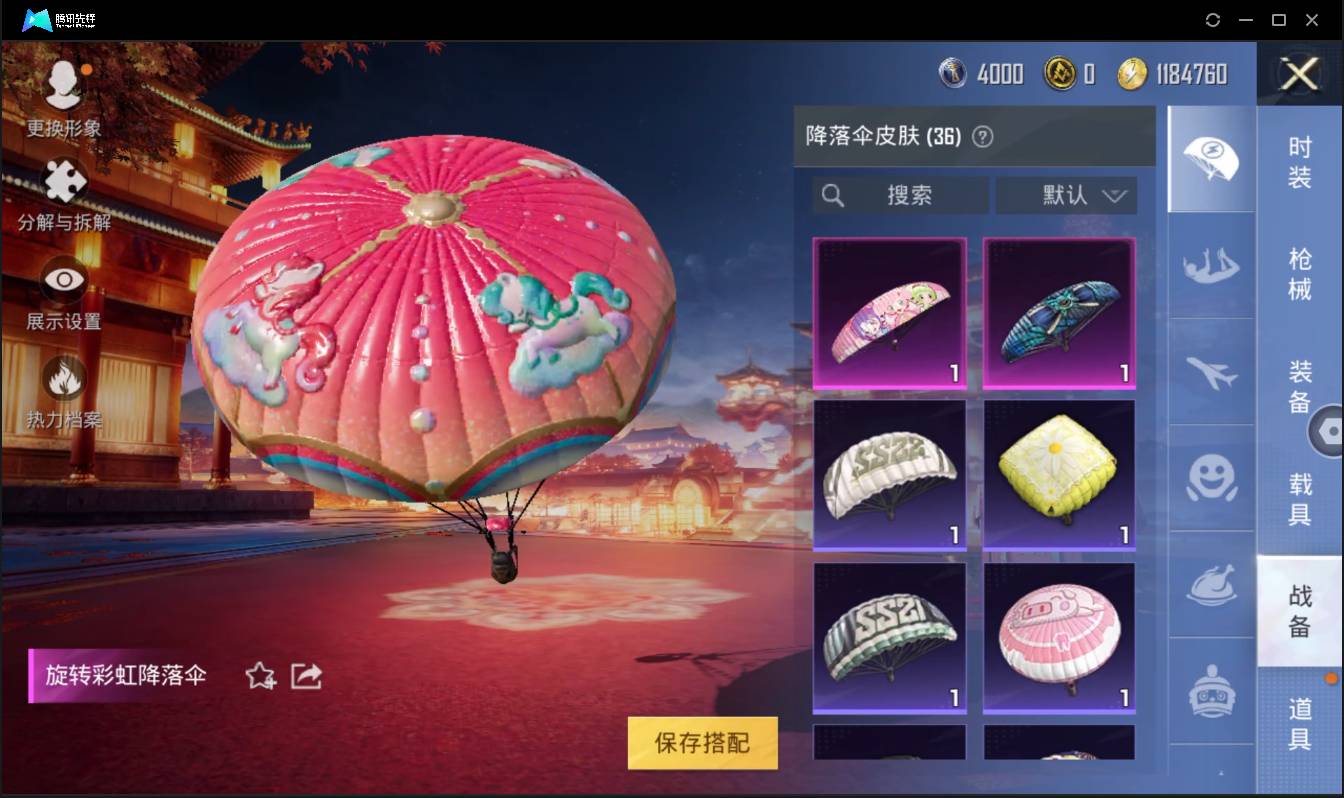Viewport: 1344px width, 798px height.
Task: Select the parachute category icon
Action: click(1210, 158)
